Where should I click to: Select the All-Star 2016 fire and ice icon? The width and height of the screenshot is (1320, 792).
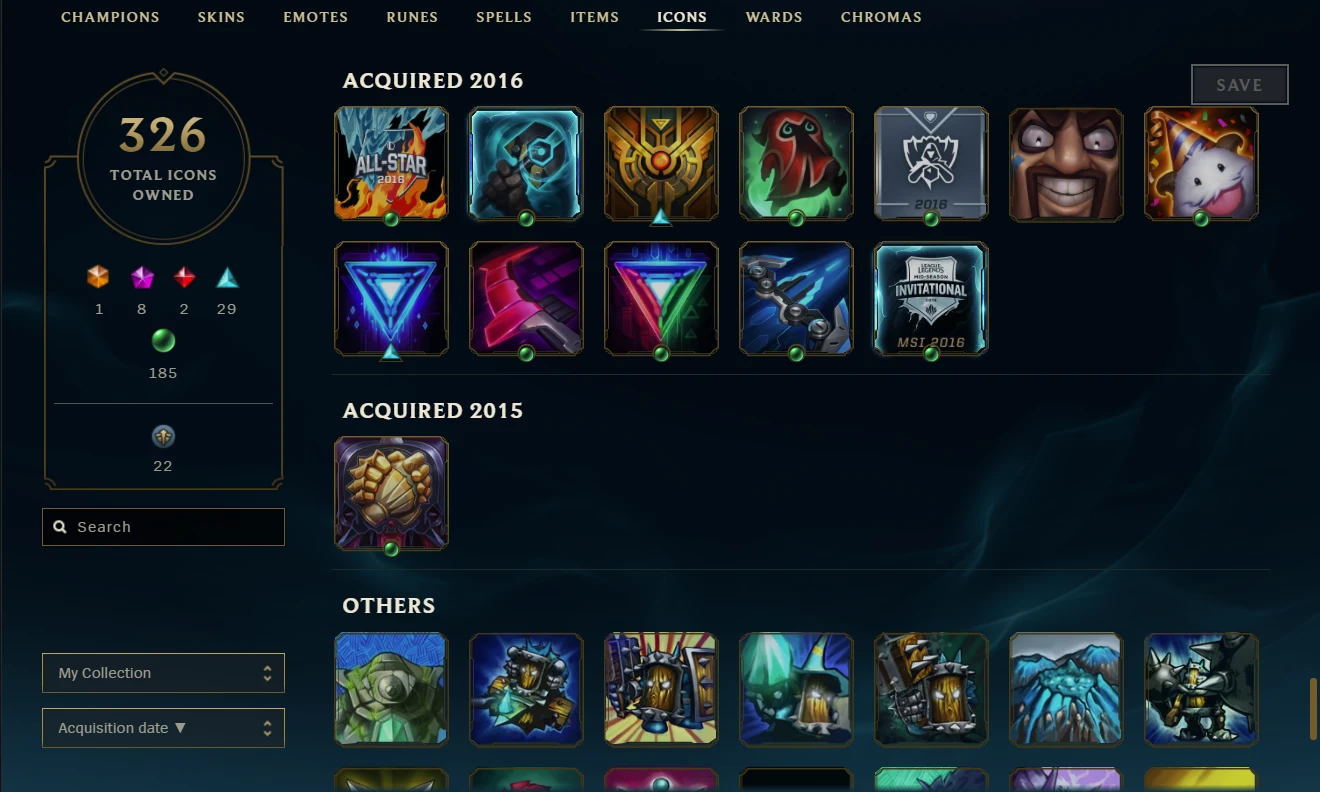point(391,163)
